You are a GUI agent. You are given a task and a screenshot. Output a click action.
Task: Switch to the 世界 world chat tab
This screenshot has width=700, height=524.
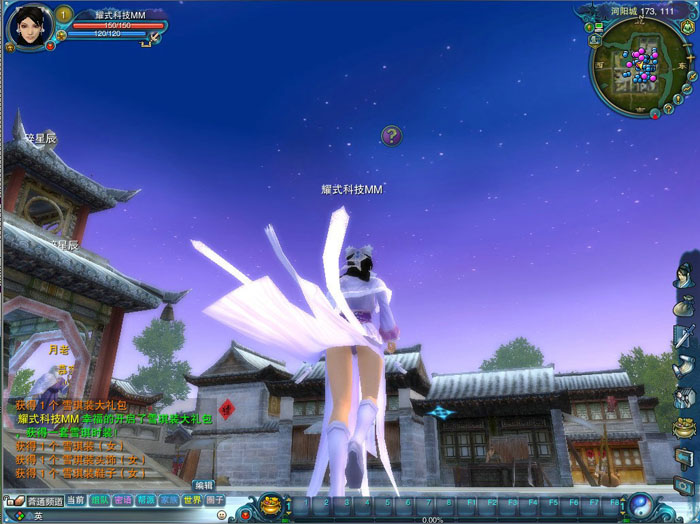[192, 500]
